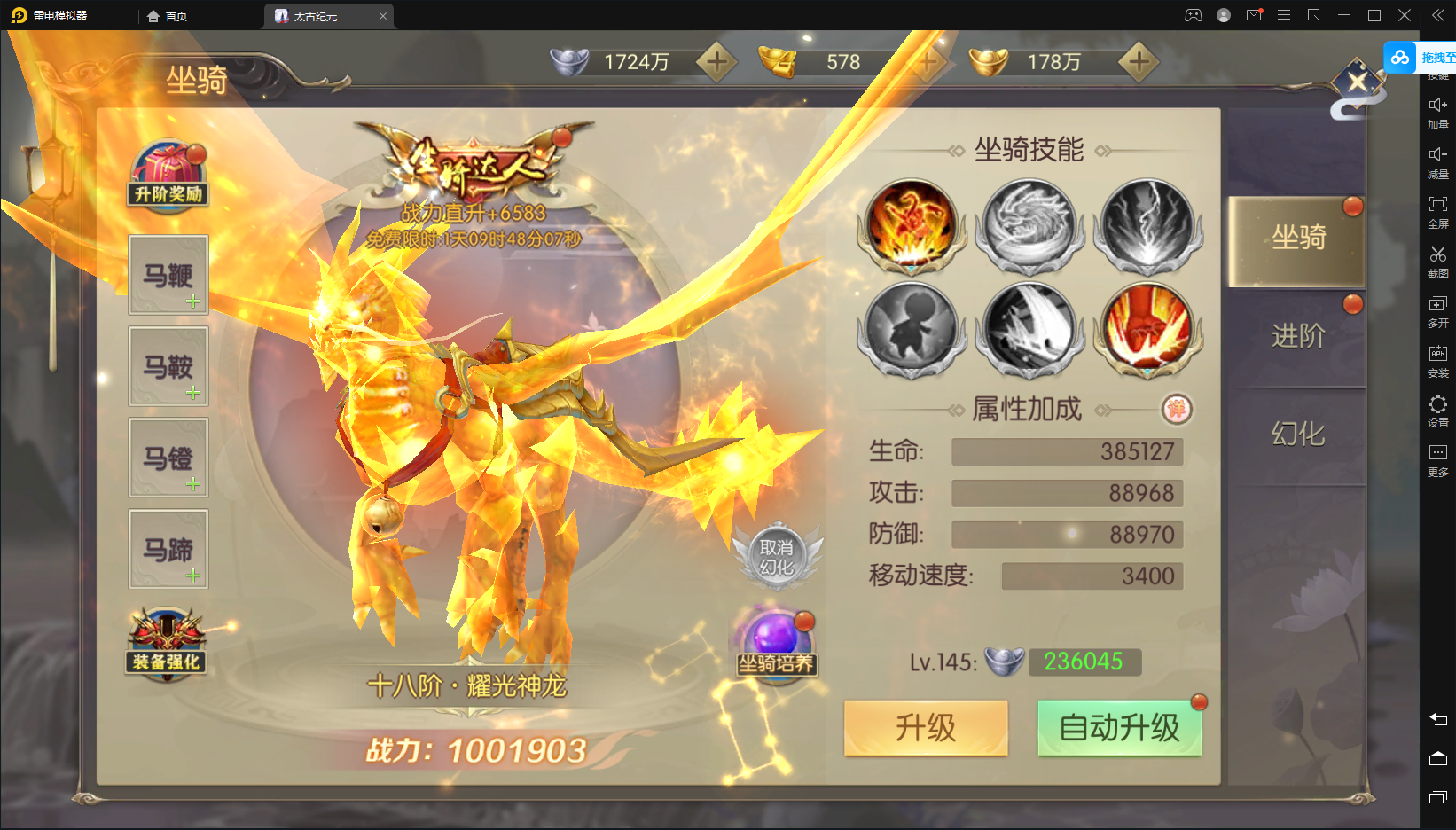Select the 马鞍 equipment slot
The width and height of the screenshot is (1456, 830).
168,366
